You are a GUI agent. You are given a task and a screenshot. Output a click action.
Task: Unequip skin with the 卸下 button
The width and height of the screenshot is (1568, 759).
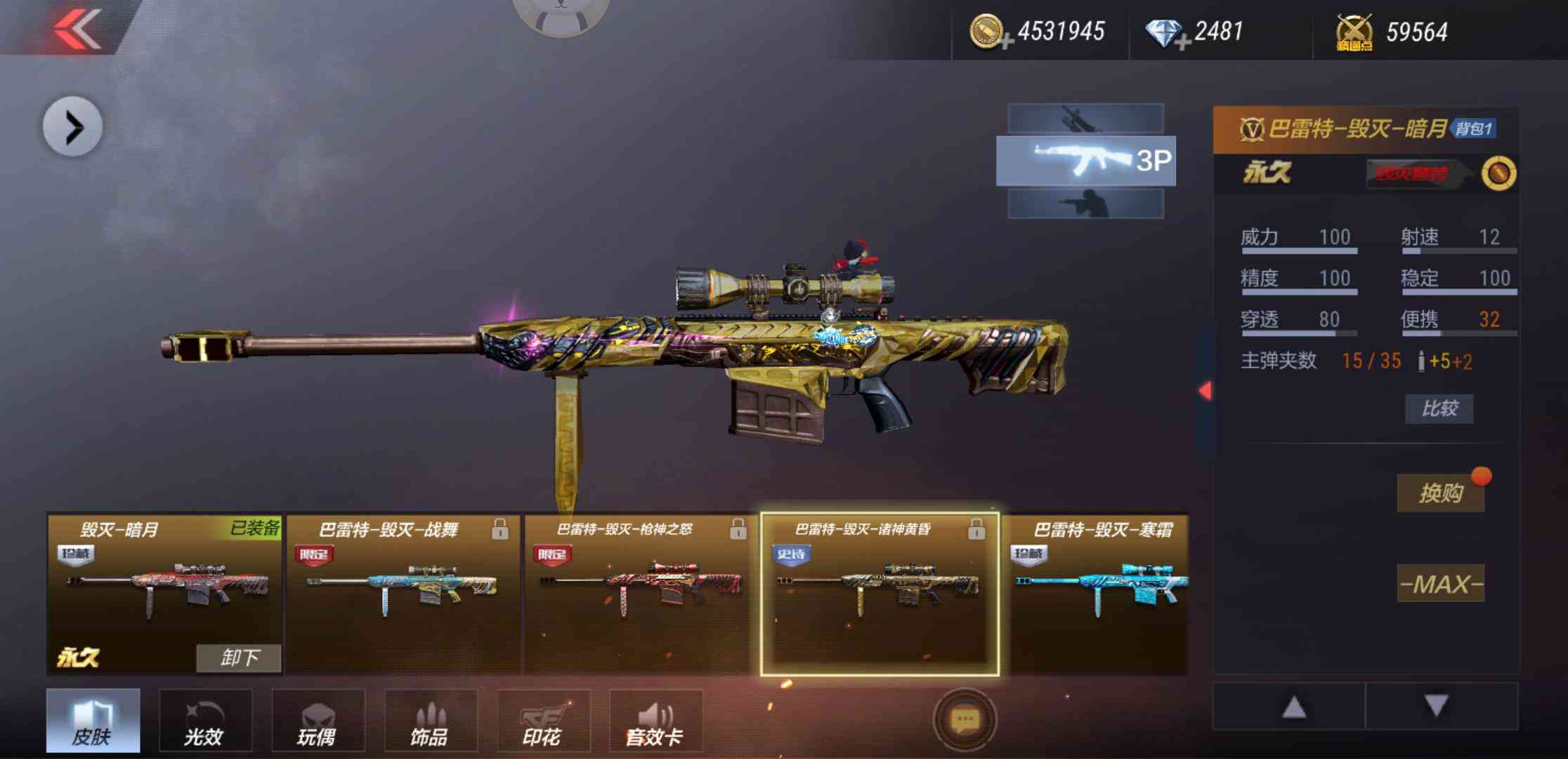tap(239, 658)
